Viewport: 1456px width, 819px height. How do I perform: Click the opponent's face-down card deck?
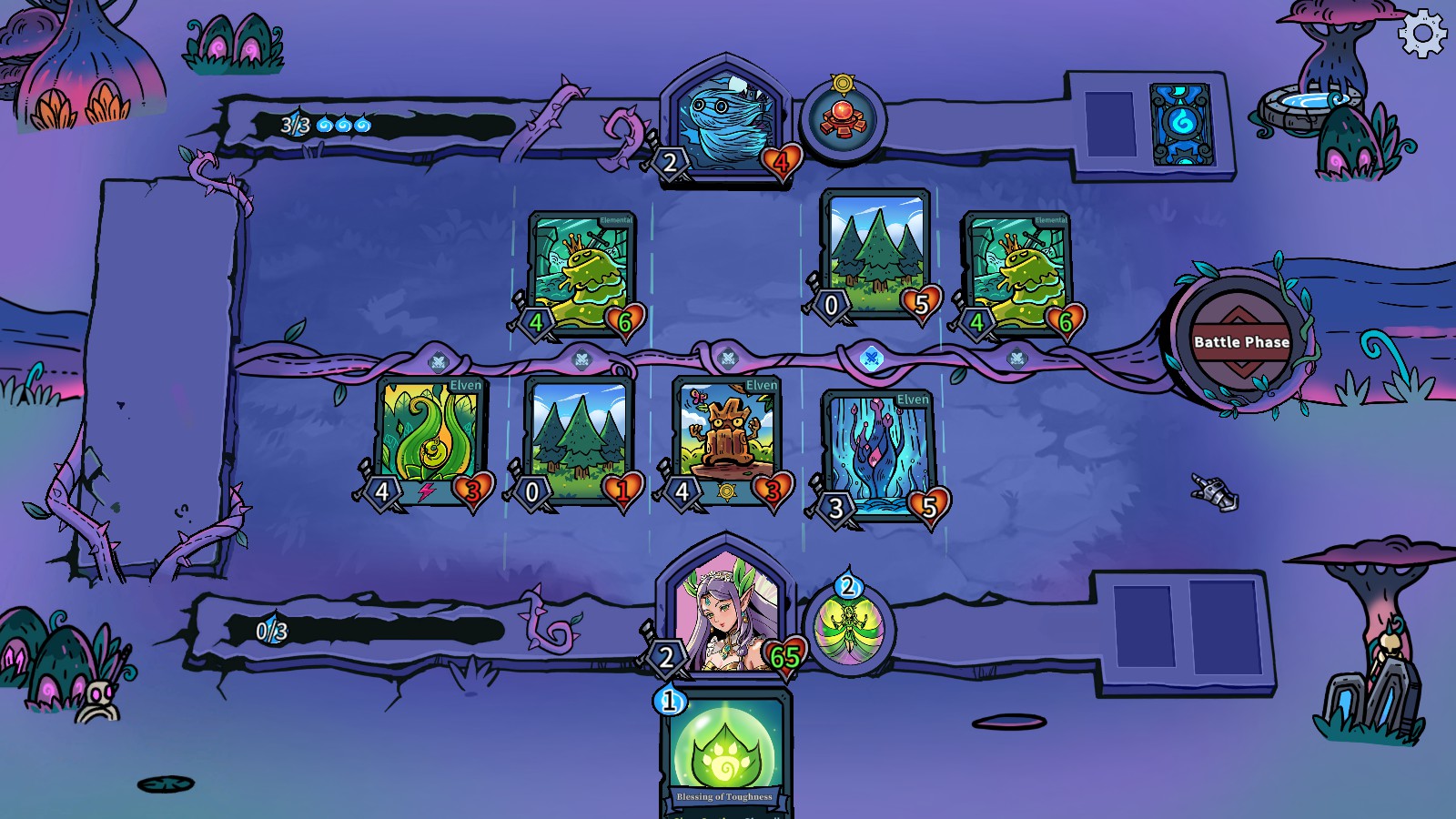pyautogui.click(x=1180, y=123)
